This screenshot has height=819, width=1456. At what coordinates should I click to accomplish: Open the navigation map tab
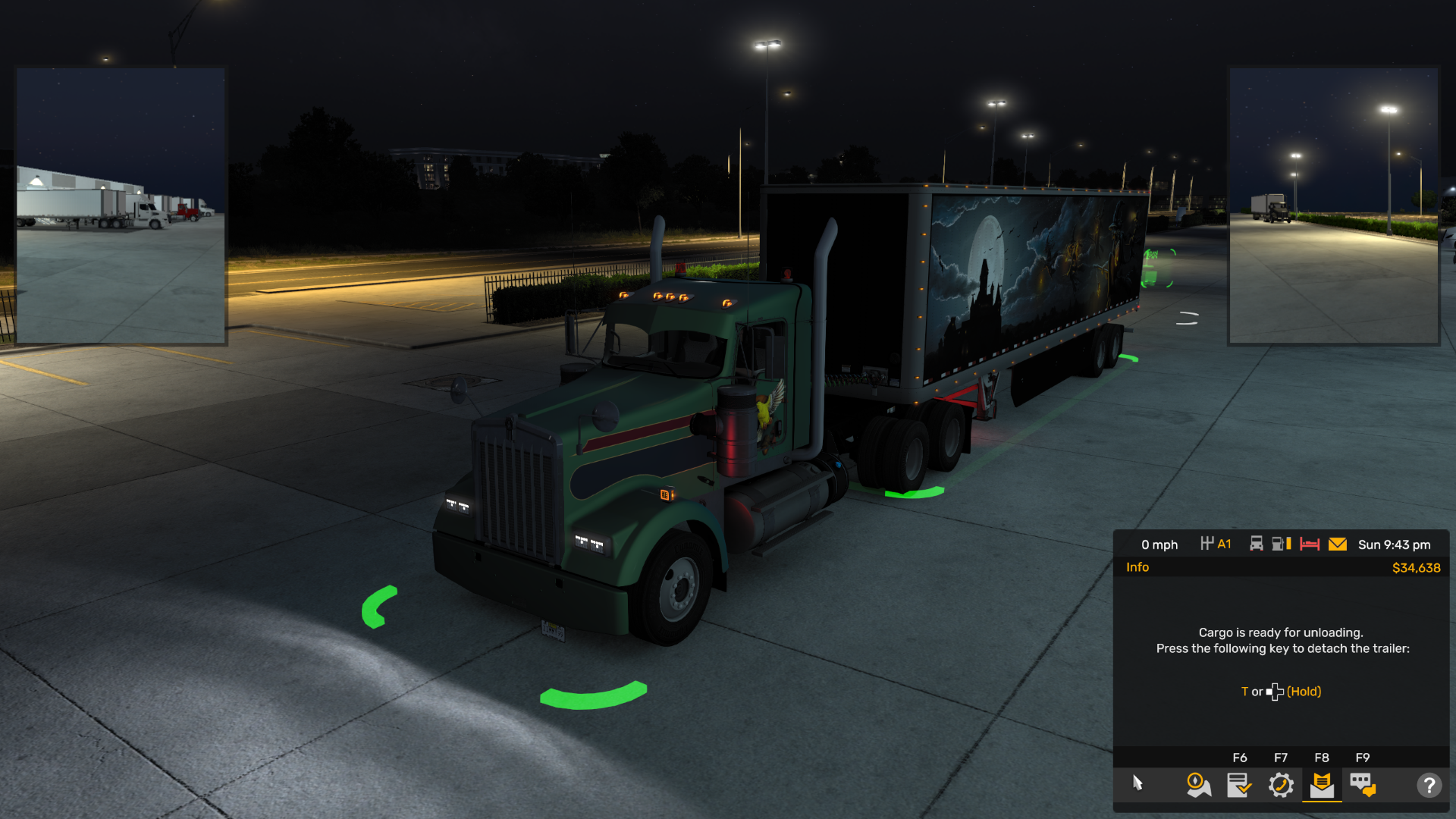1198,785
